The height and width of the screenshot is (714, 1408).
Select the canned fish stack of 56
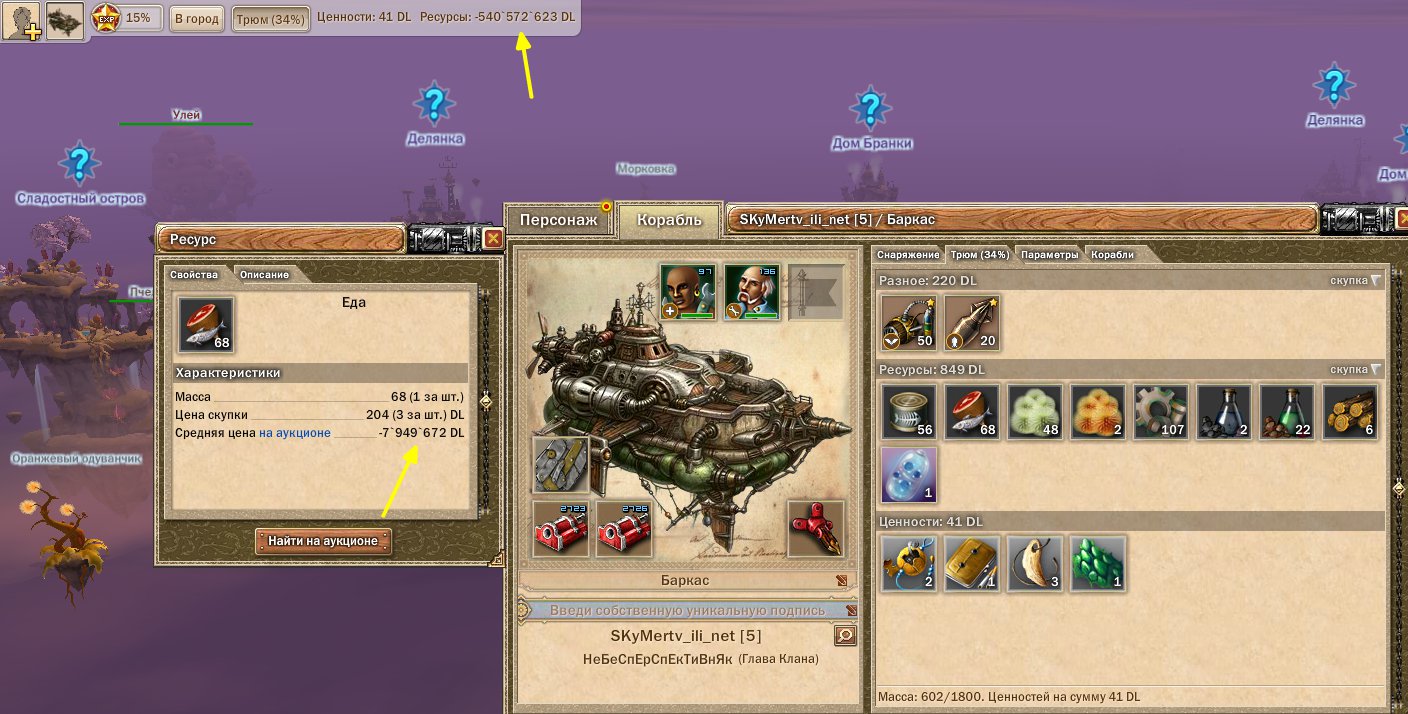[x=908, y=412]
